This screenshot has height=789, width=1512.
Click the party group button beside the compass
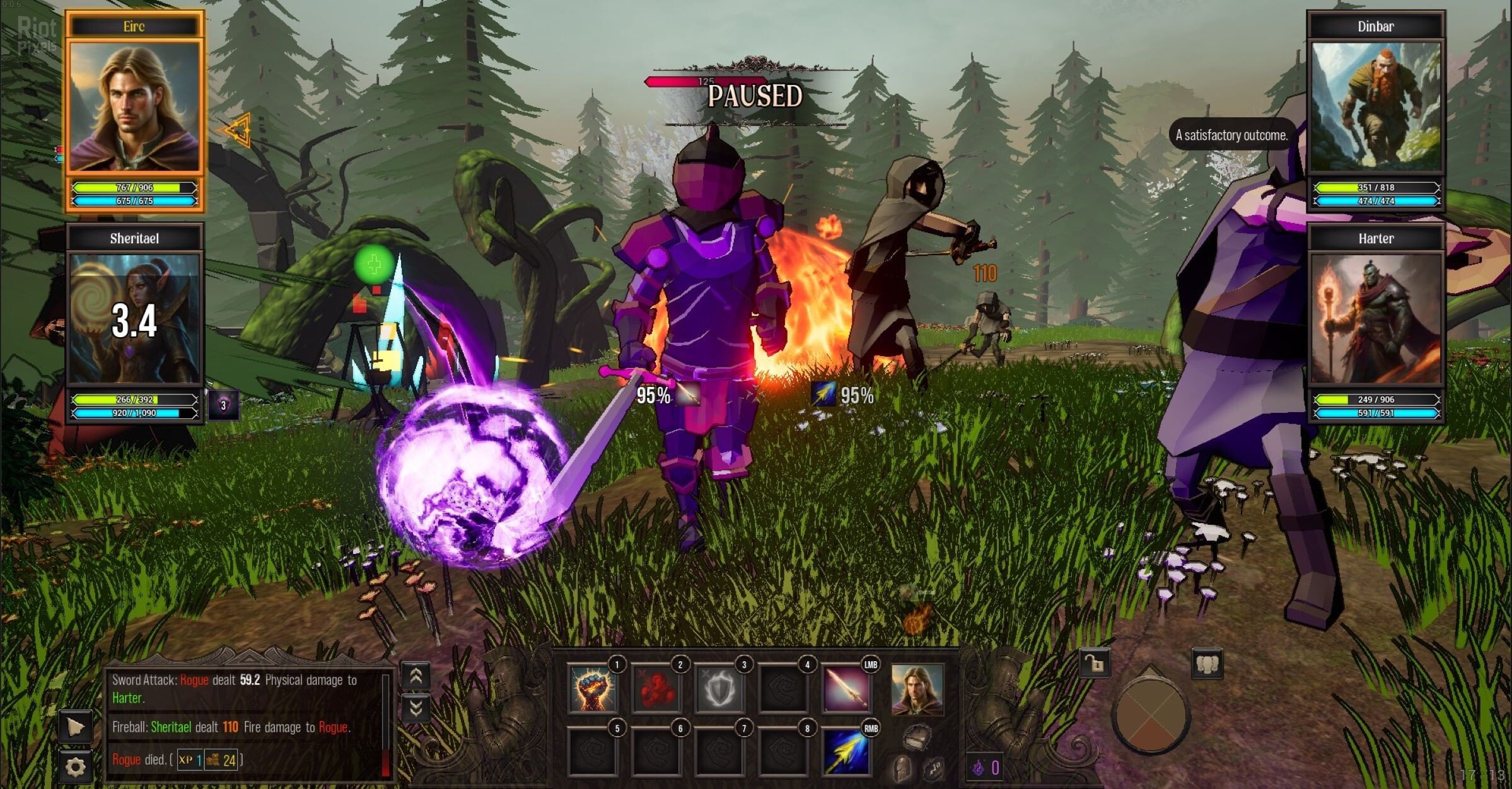pyautogui.click(x=1207, y=664)
